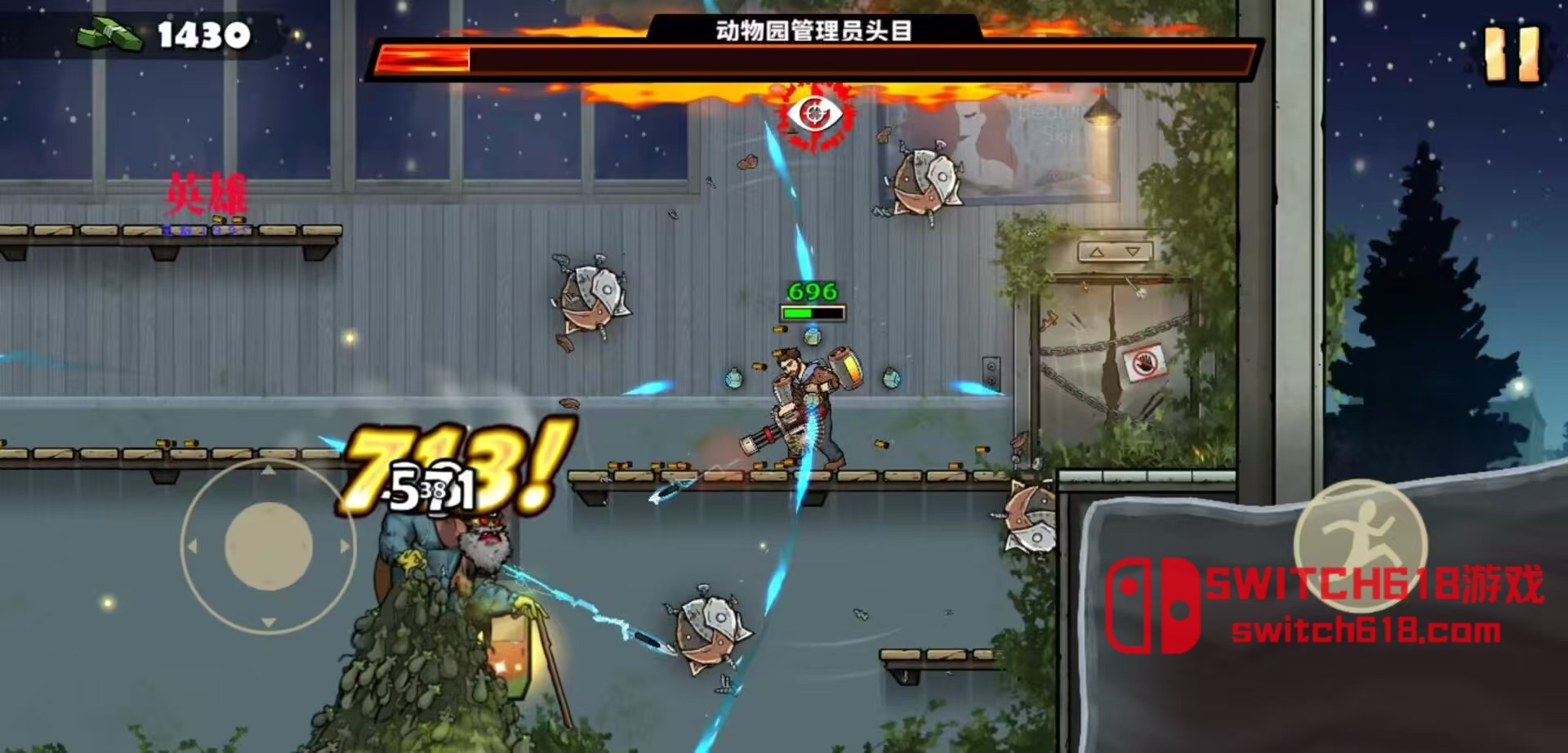The height and width of the screenshot is (753, 1568).
Task: Tap the green cash stack icon beside 1430
Action: pos(110,33)
